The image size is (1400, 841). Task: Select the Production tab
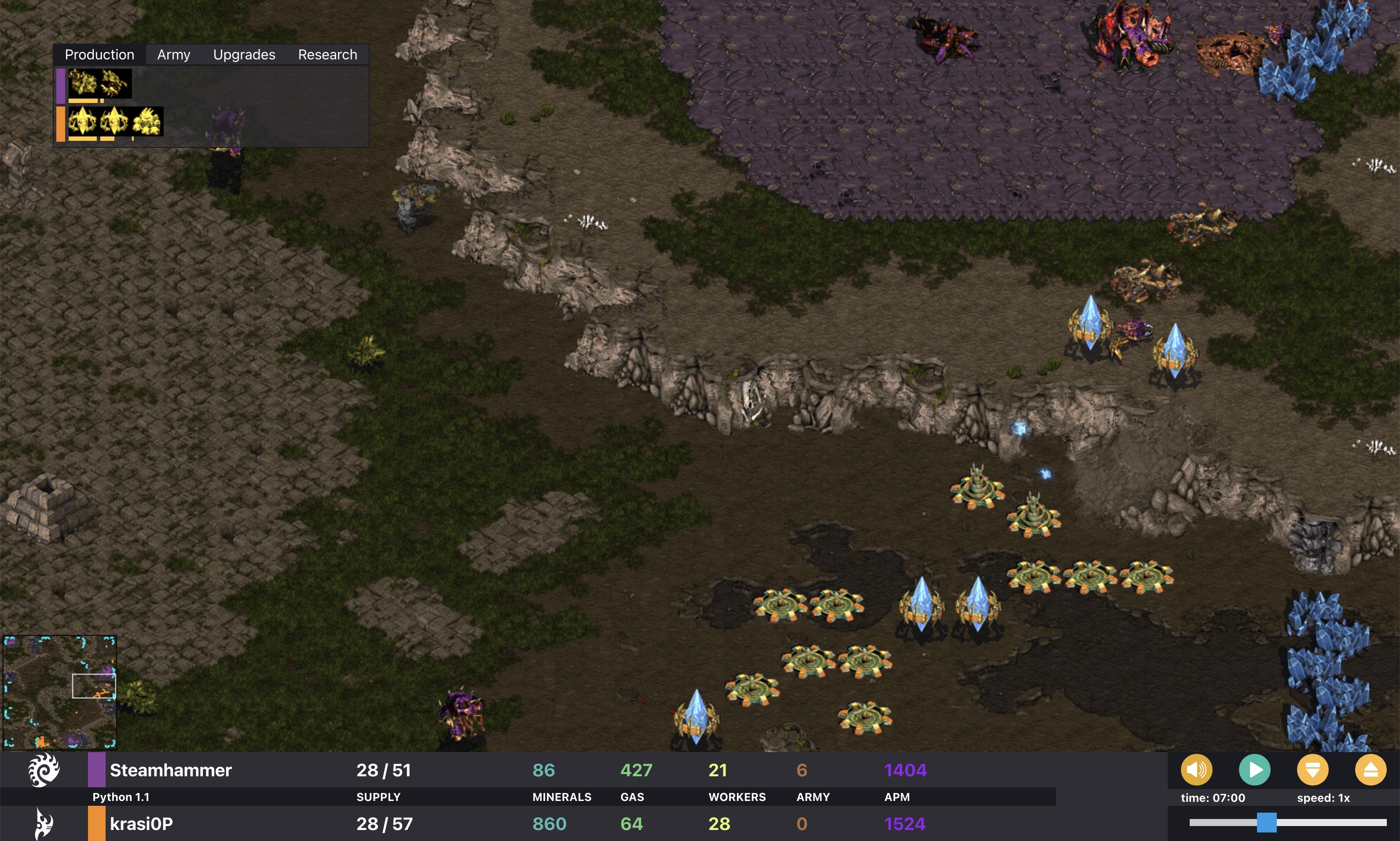coord(99,55)
